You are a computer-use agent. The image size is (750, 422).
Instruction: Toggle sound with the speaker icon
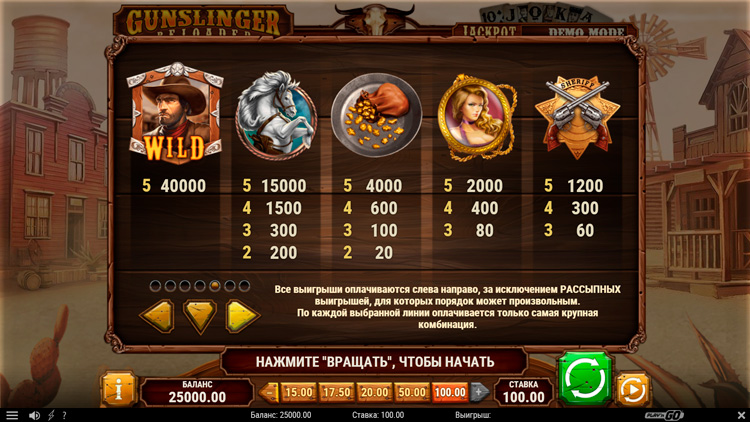pos(34,415)
